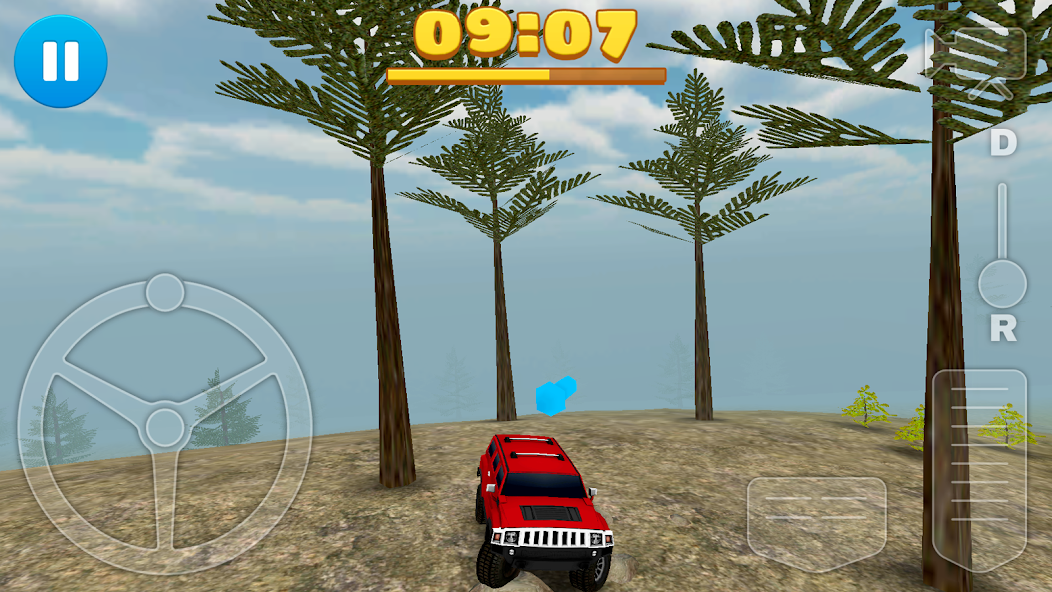Switch the camera view
Image resolution: width=1052 pixels, height=592 pixels.
pyautogui.click(x=975, y=60)
